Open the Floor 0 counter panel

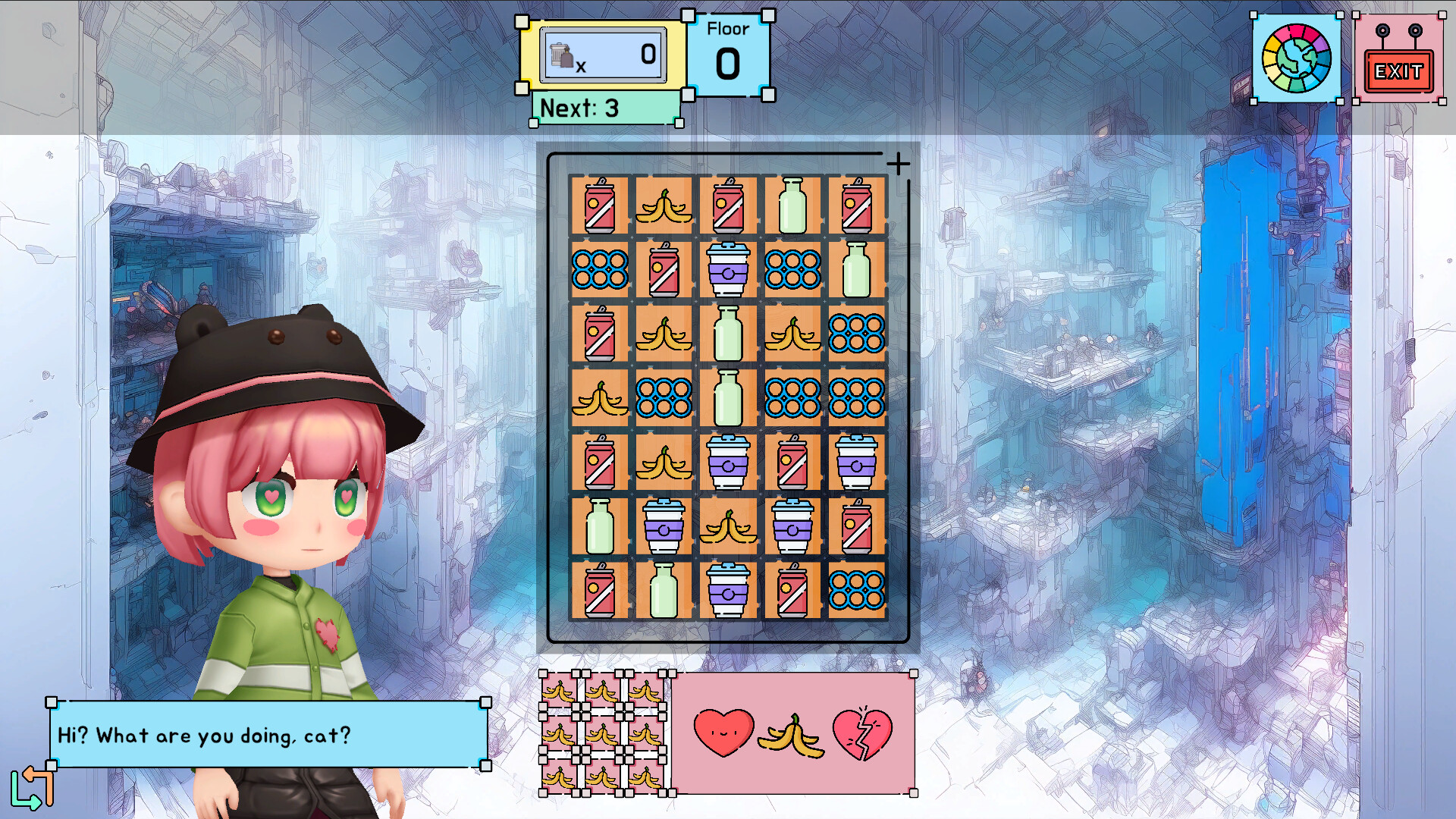pyautogui.click(x=728, y=55)
